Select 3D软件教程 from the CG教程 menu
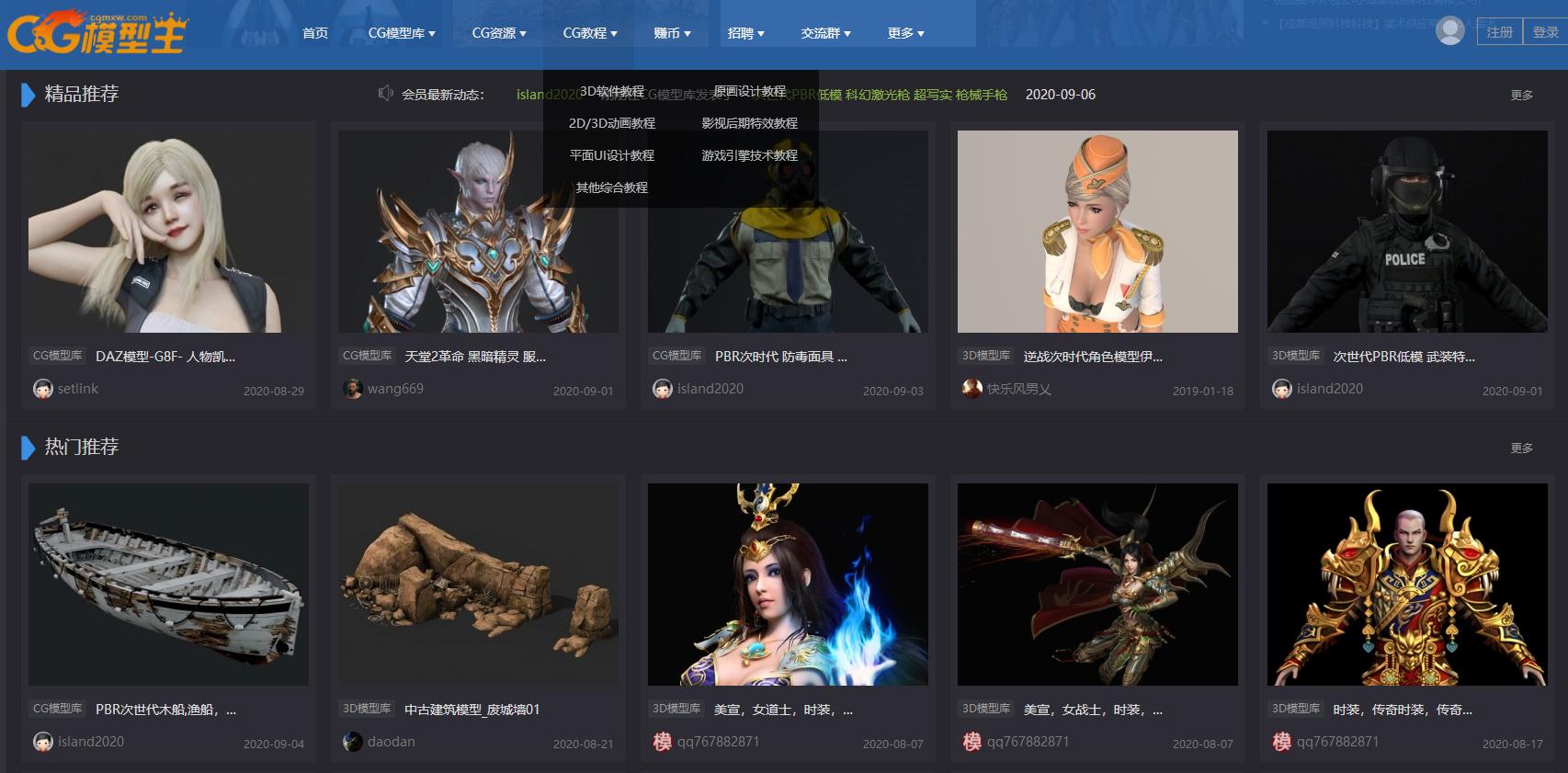This screenshot has width=1568, height=773. 613,91
